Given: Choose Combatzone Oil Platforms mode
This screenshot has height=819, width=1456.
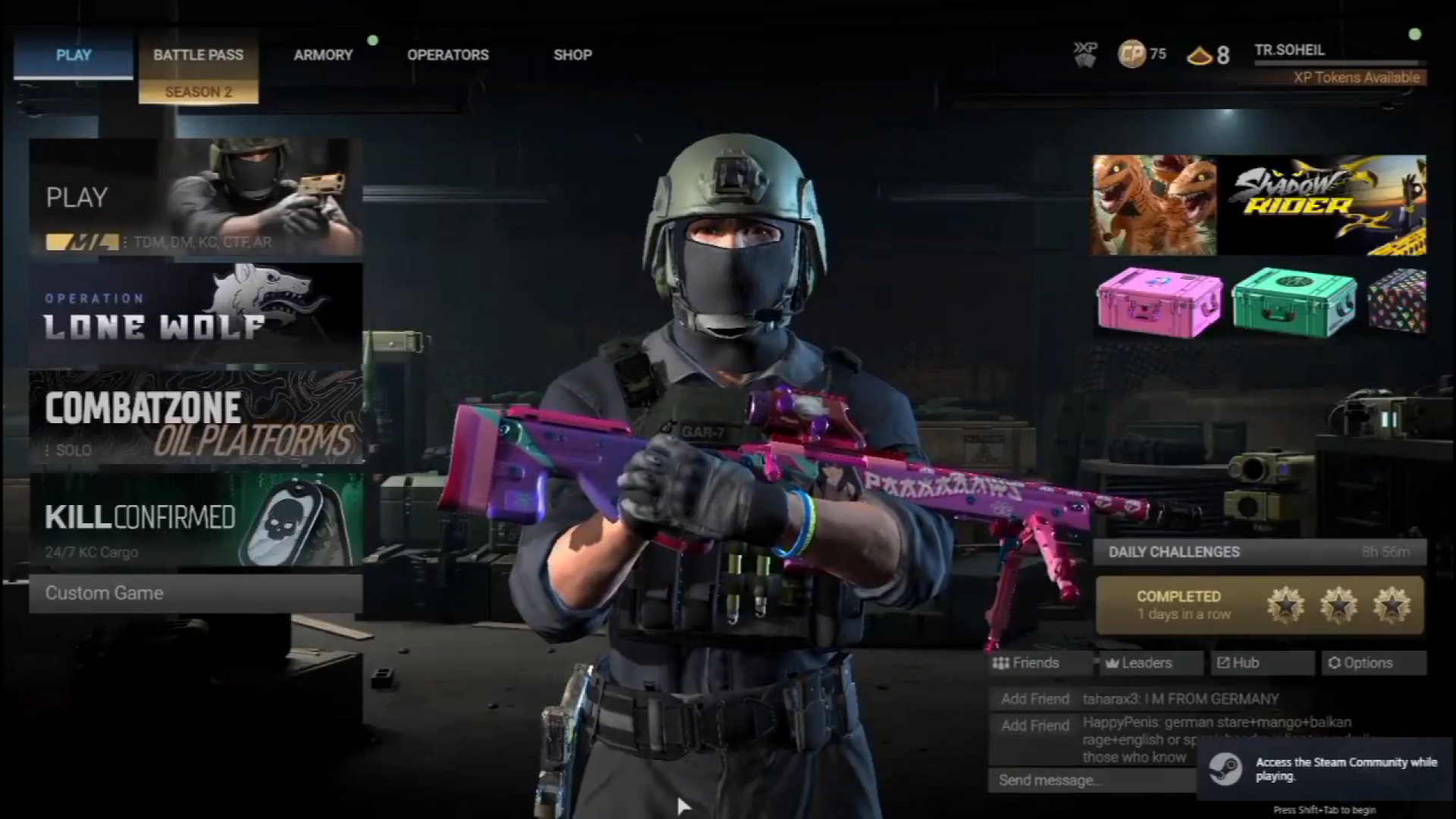Looking at the screenshot, I should coord(196,417).
